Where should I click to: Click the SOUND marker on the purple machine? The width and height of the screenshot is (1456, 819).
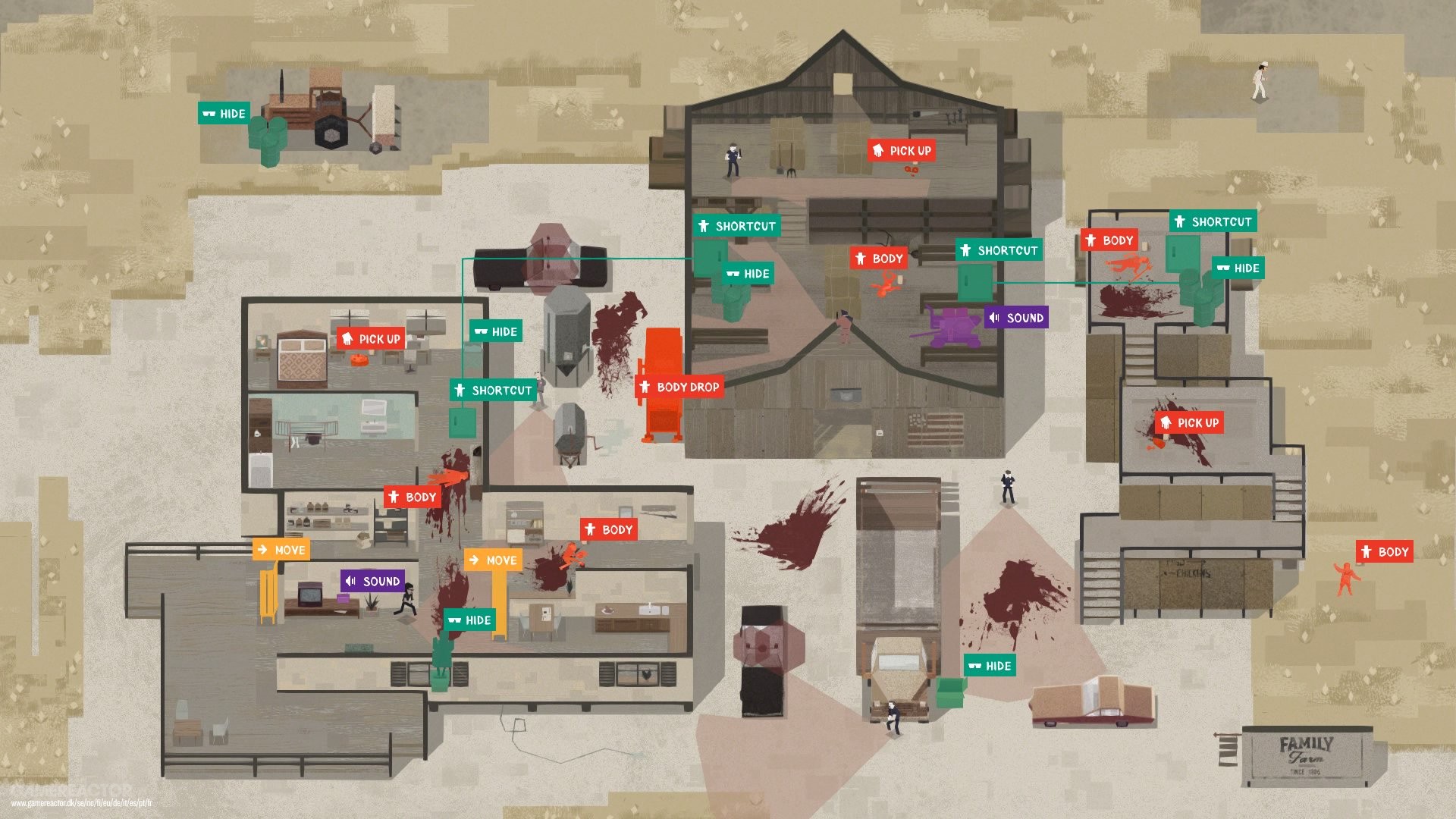[x=1016, y=318]
